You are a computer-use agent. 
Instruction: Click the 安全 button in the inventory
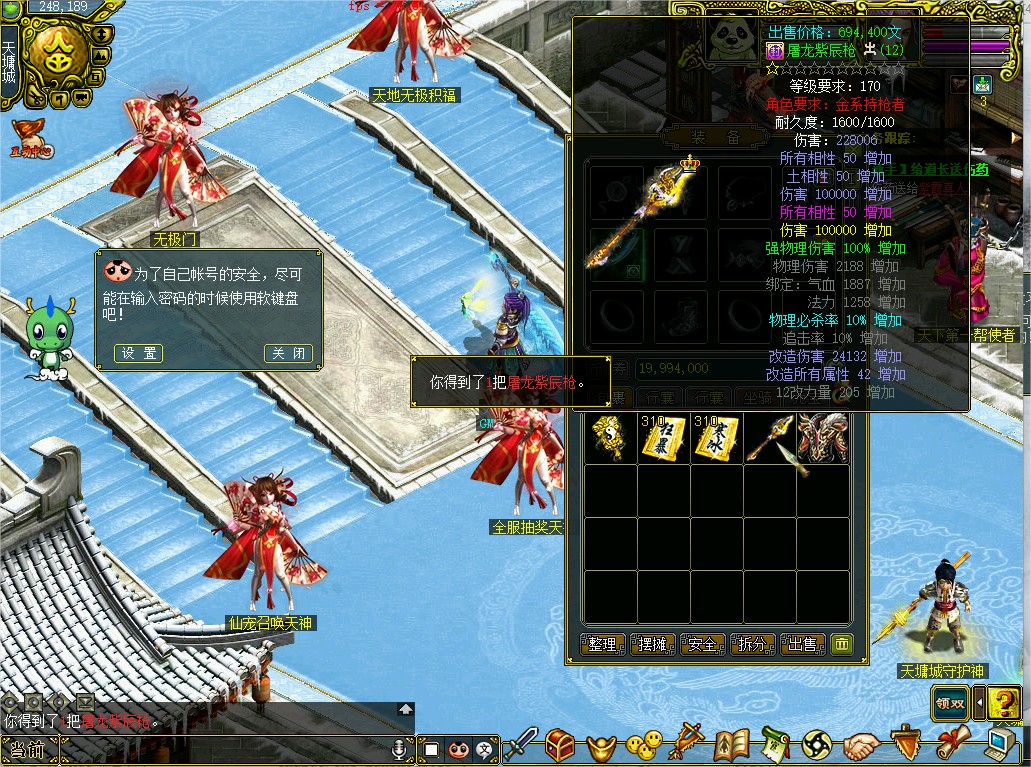pos(702,644)
